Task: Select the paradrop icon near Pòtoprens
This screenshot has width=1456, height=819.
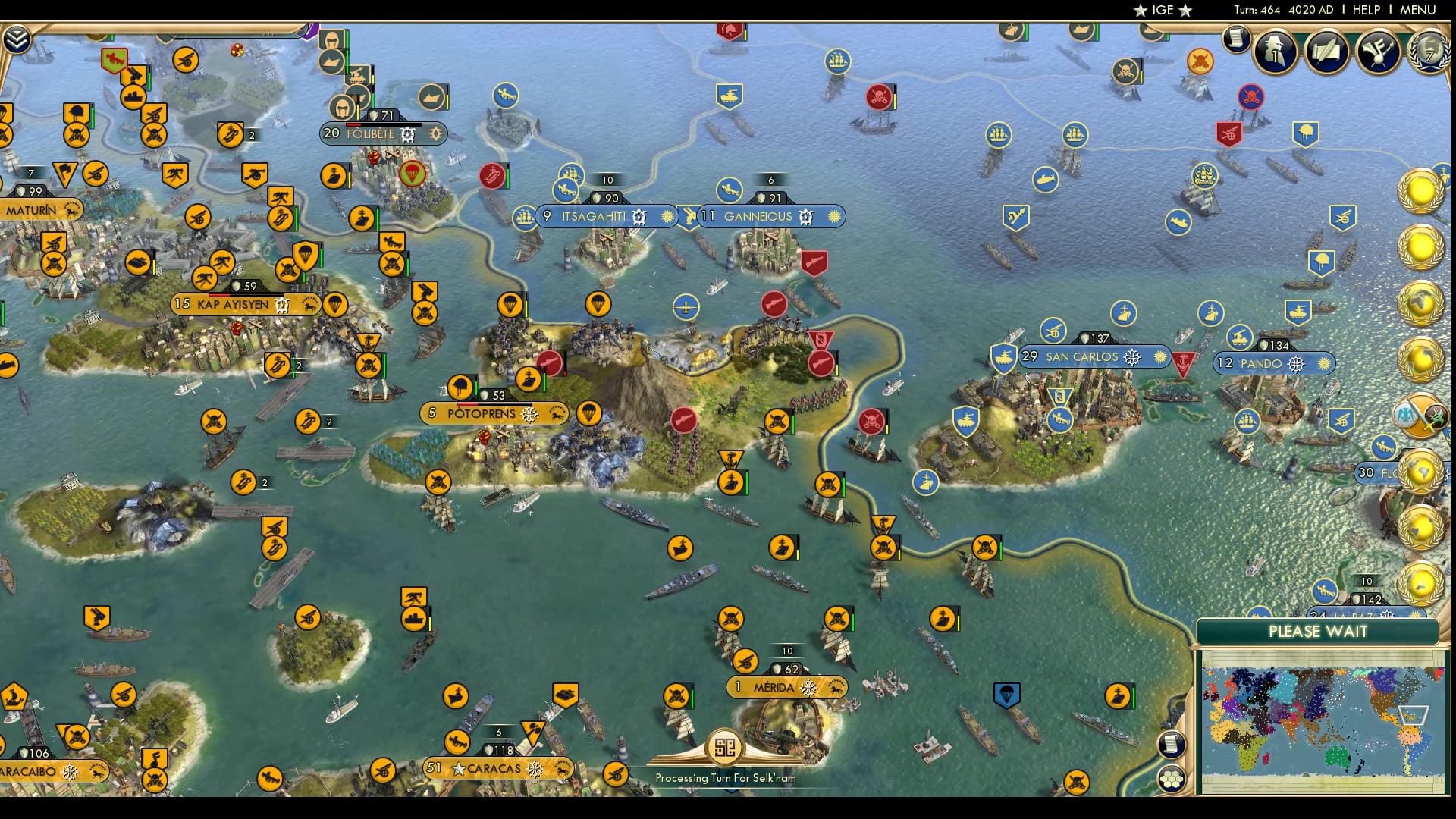Action: click(x=591, y=415)
